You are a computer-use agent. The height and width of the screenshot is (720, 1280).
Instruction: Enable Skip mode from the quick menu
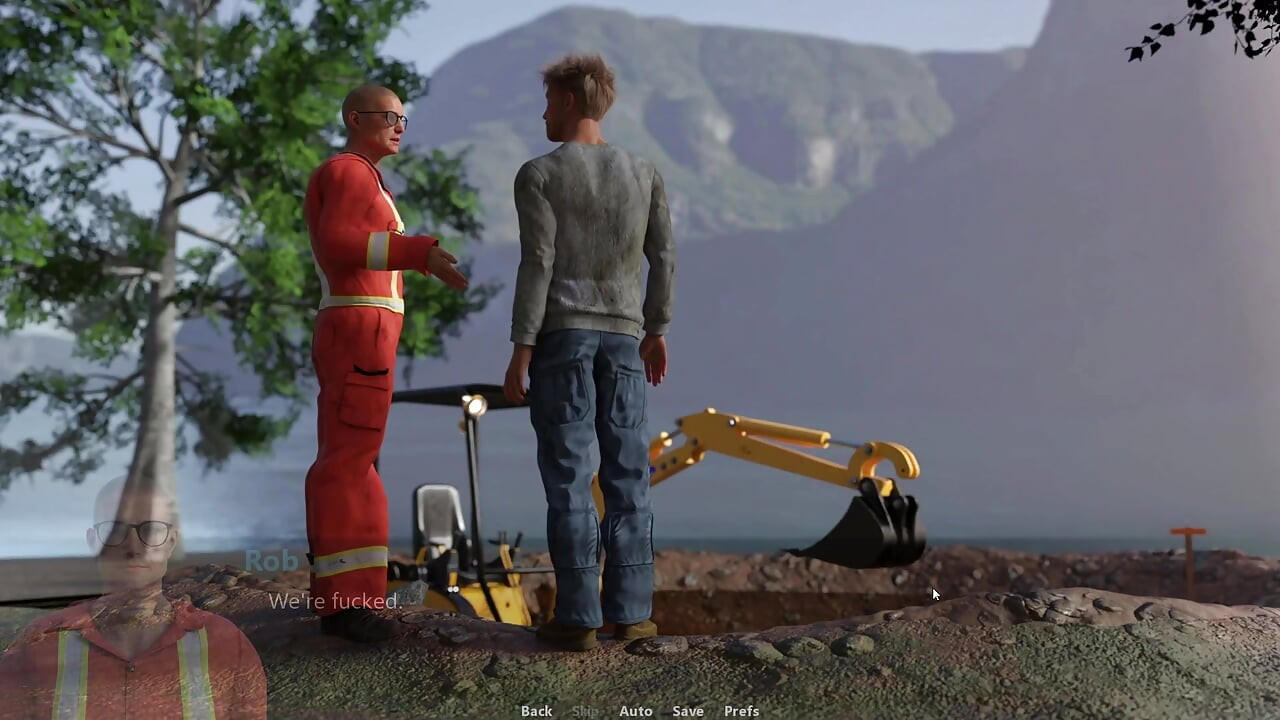(x=584, y=710)
